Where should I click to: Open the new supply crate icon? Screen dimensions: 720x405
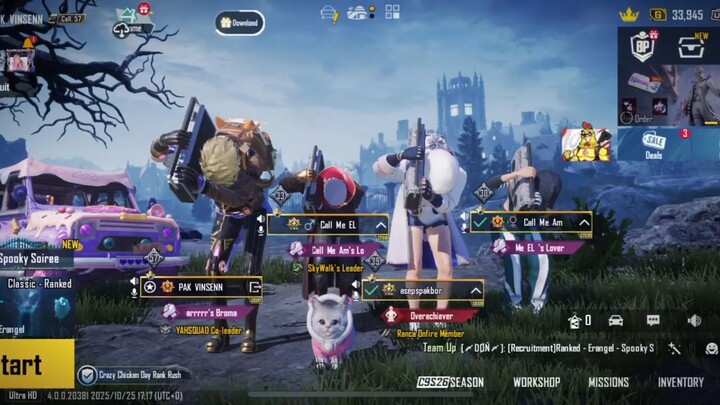point(691,46)
